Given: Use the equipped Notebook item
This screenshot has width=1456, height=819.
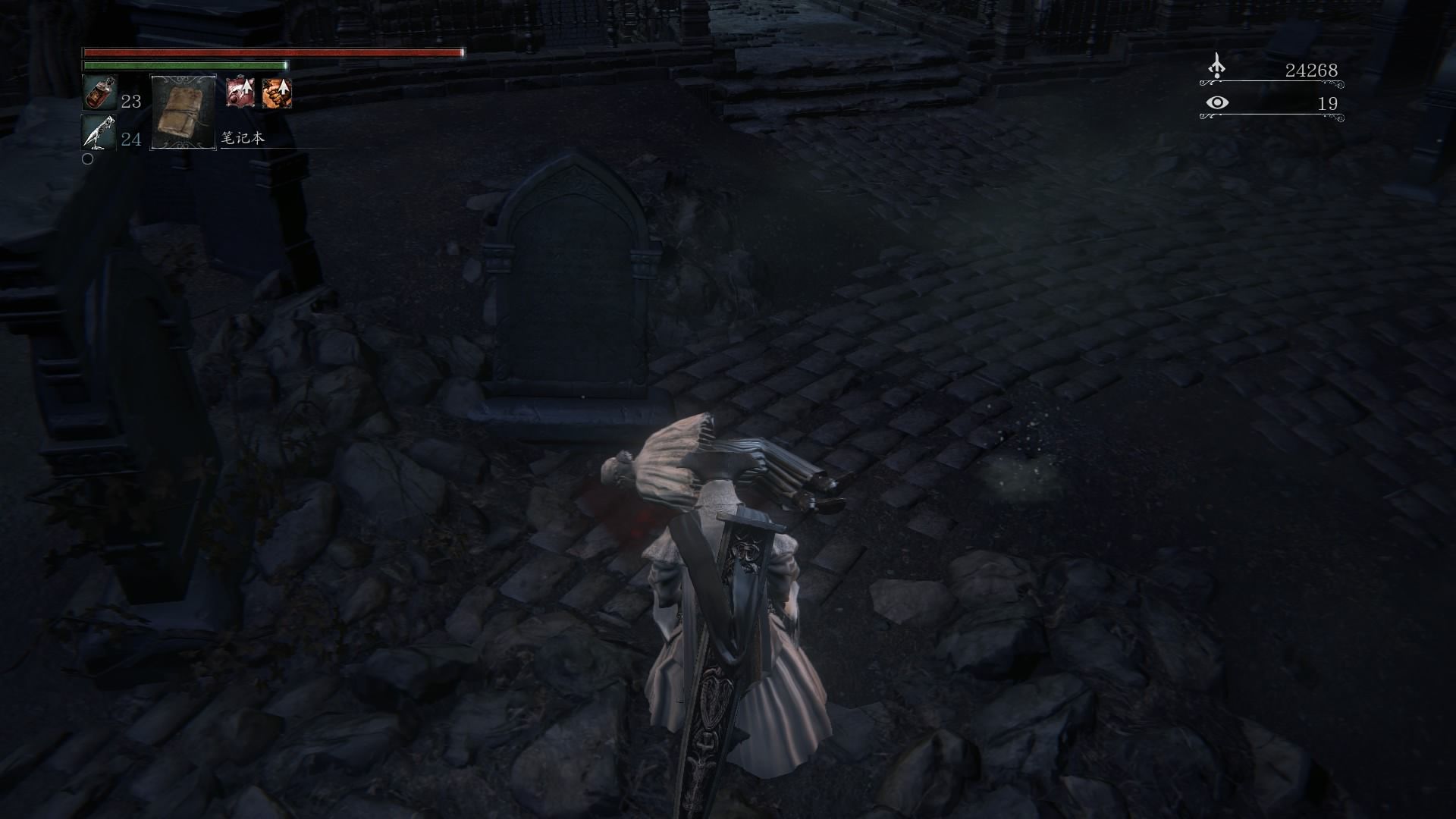Looking at the screenshot, I should click(184, 112).
